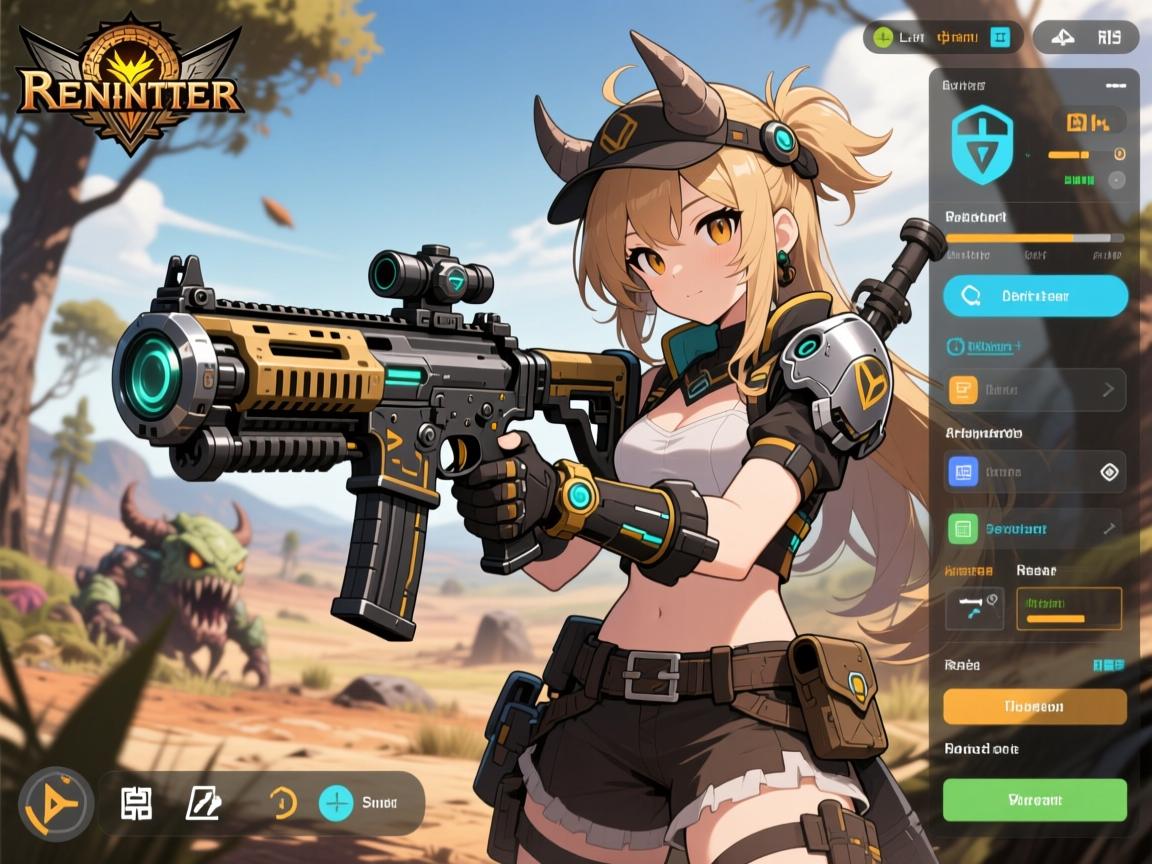This screenshot has width=1152, height=864.
Task: Click the round orange arrow emblem button
Action: pos(56,803)
